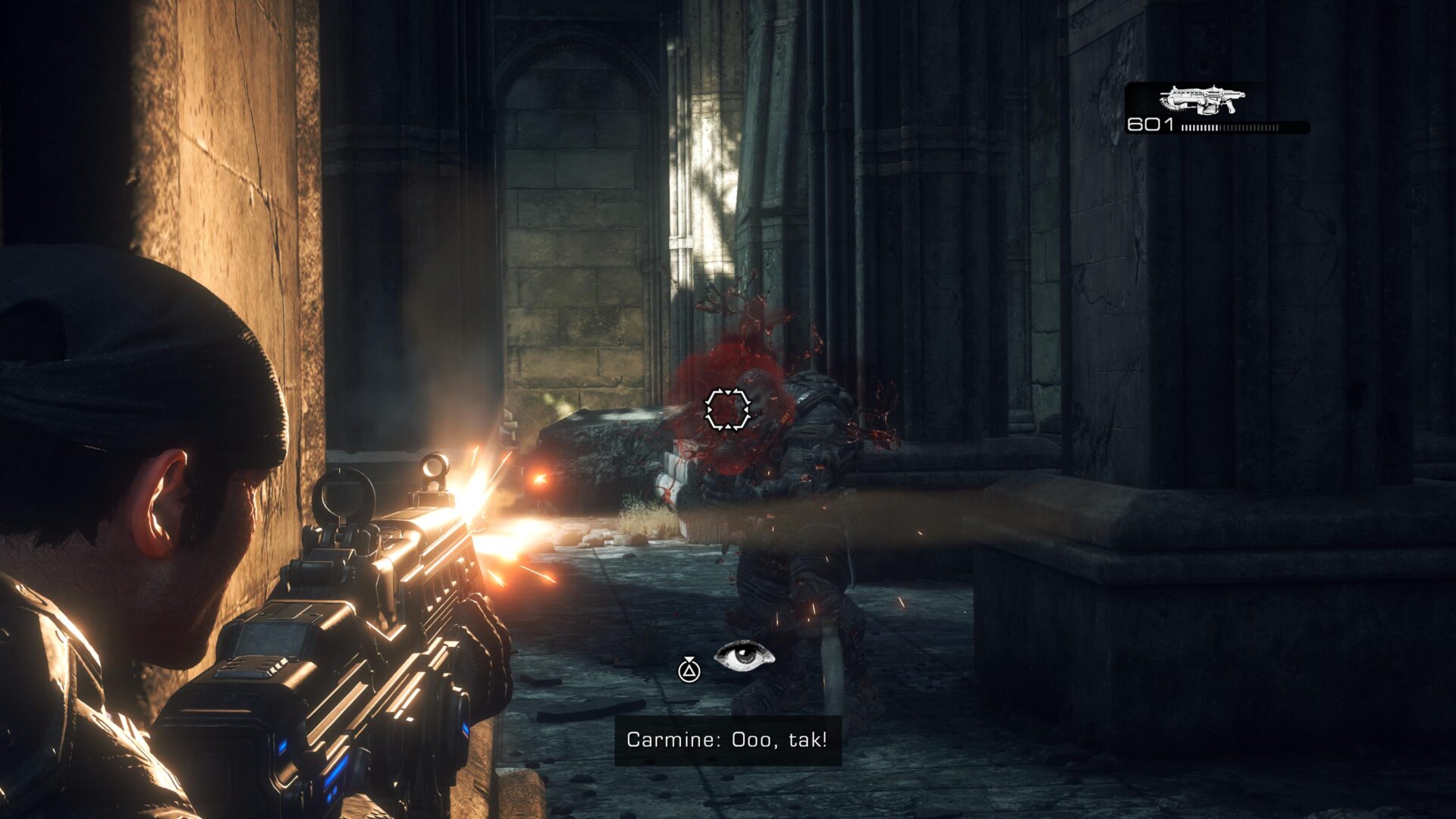The height and width of the screenshot is (819, 1456).
Task: Click the eye point-of-interest icon
Action: 744,656
